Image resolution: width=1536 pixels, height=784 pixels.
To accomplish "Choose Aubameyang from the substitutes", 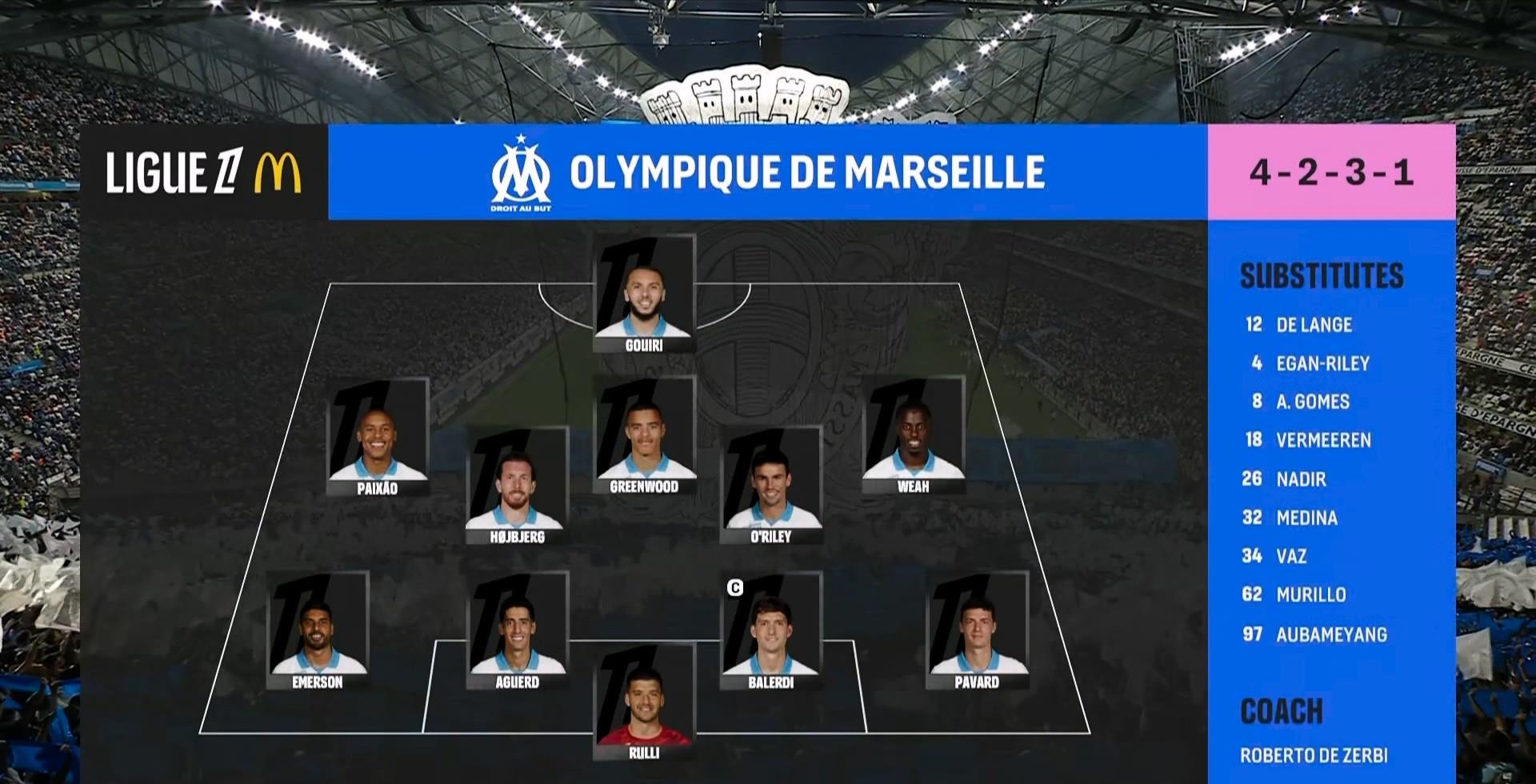I will (1330, 634).
